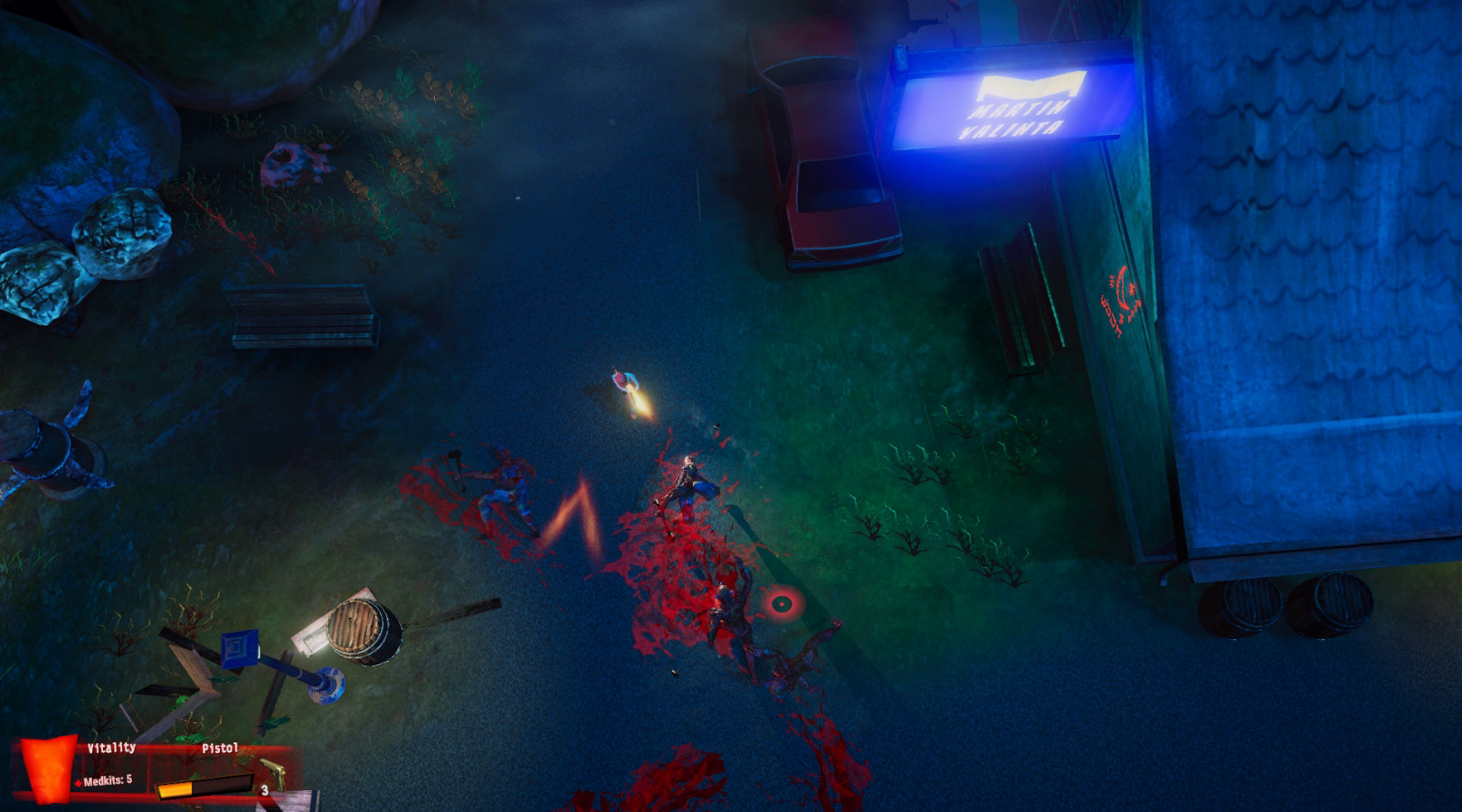Click the Vitality label in the HUD
1462x812 pixels.
(x=112, y=748)
